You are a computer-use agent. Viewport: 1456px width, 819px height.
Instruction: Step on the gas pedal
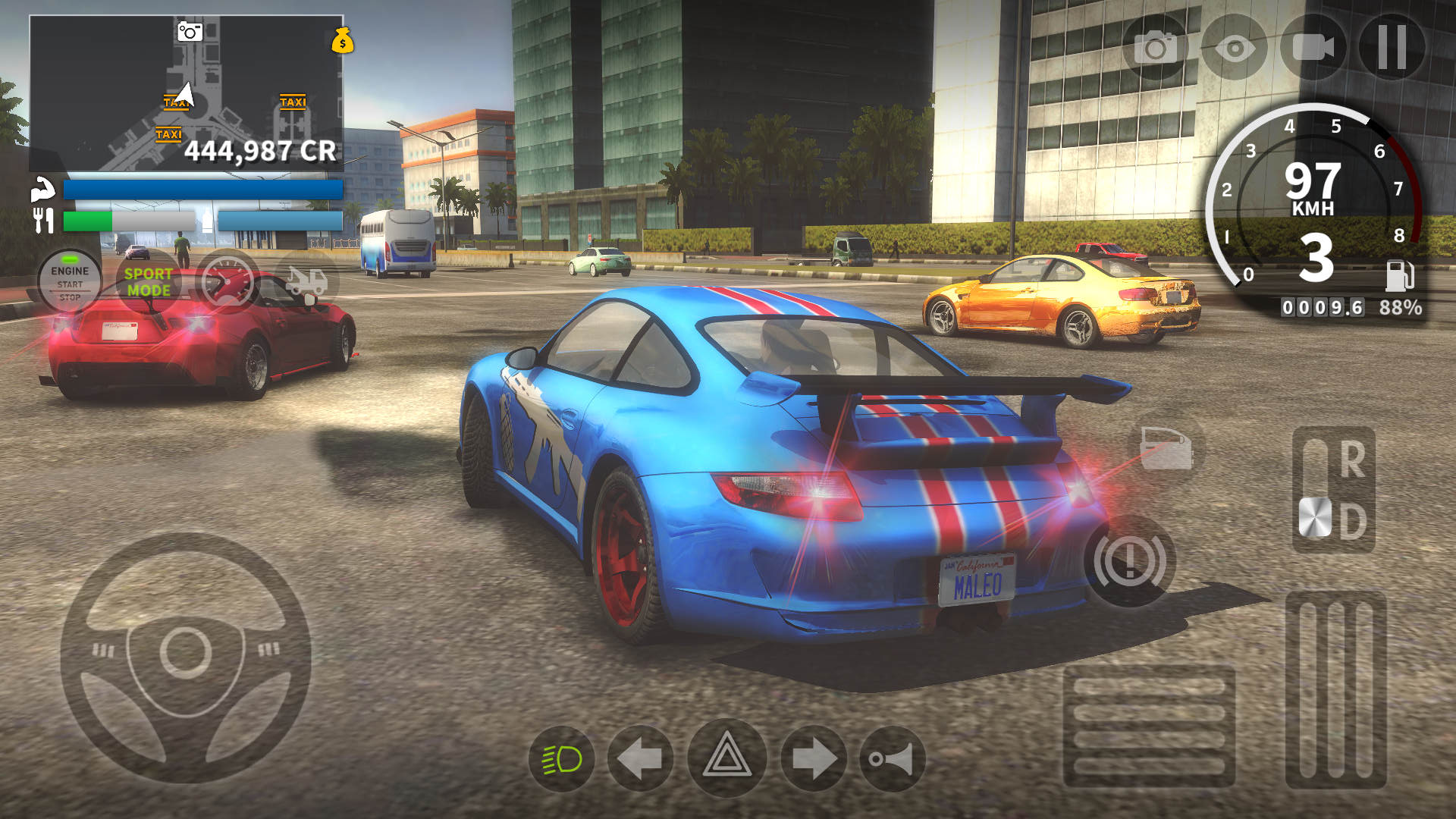tap(1335, 689)
